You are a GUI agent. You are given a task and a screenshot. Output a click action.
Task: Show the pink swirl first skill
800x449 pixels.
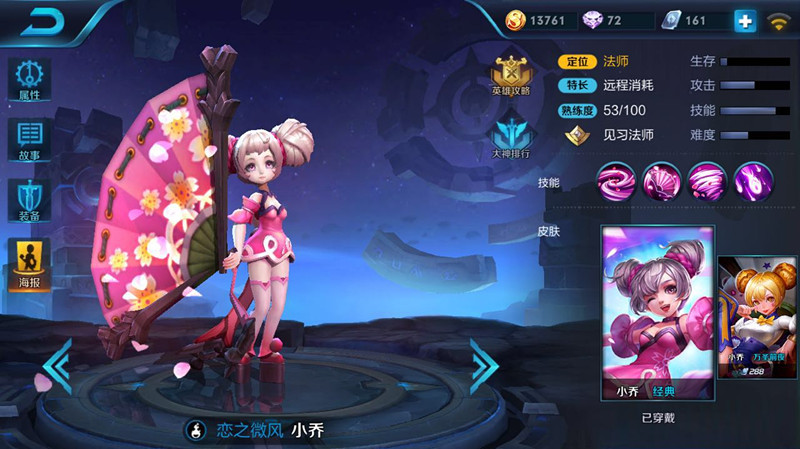(615, 181)
